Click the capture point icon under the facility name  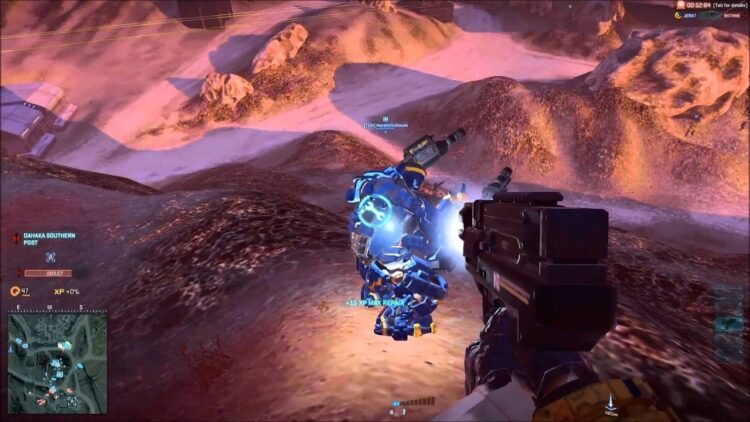[x=49, y=256]
